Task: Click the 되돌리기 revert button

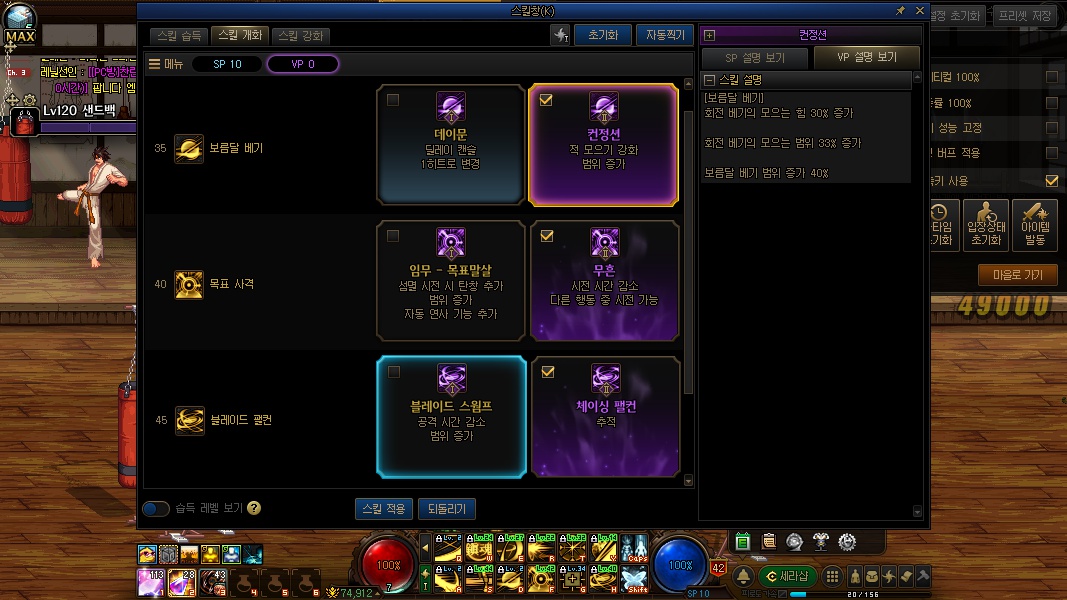Action: [x=447, y=509]
